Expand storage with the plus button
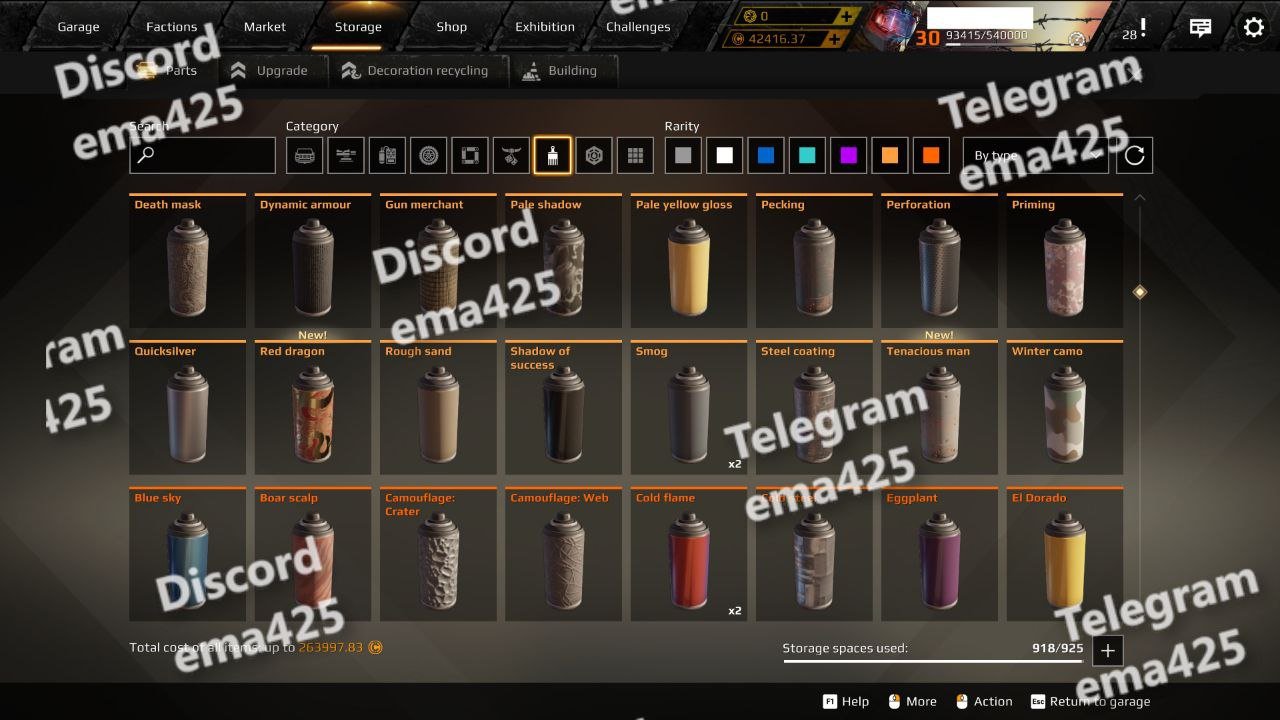Image resolution: width=1280 pixels, height=720 pixels. pyautogui.click(x=1107, y=651)
